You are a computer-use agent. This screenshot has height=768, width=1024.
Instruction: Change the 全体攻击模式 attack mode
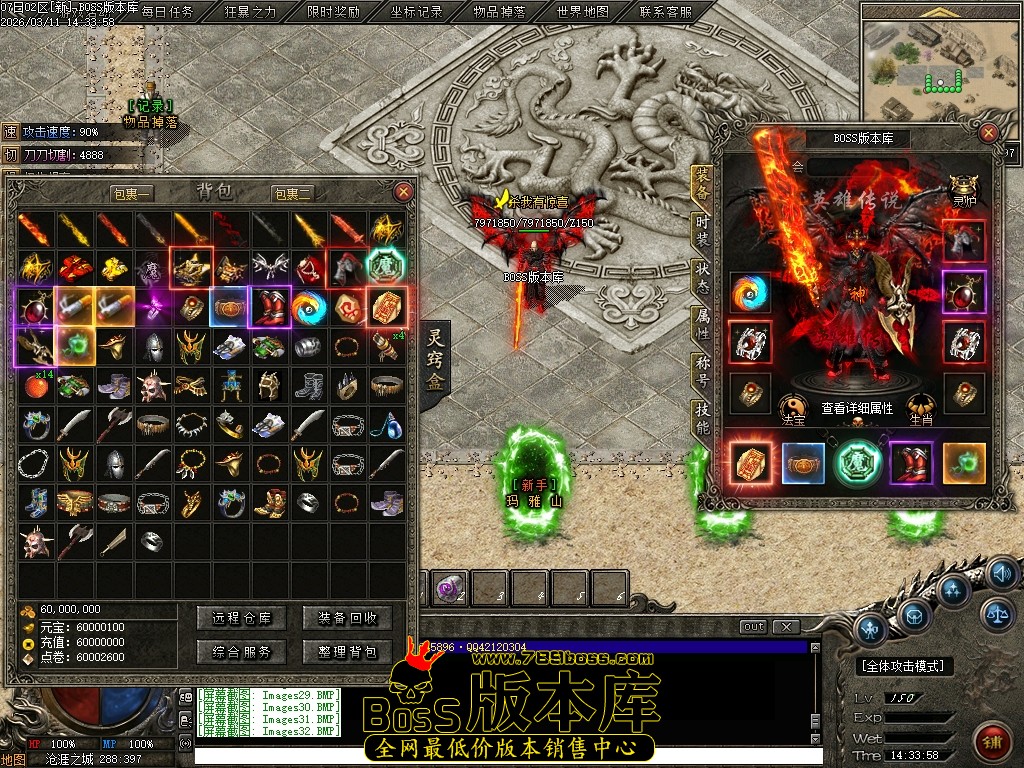coord(906,665)
